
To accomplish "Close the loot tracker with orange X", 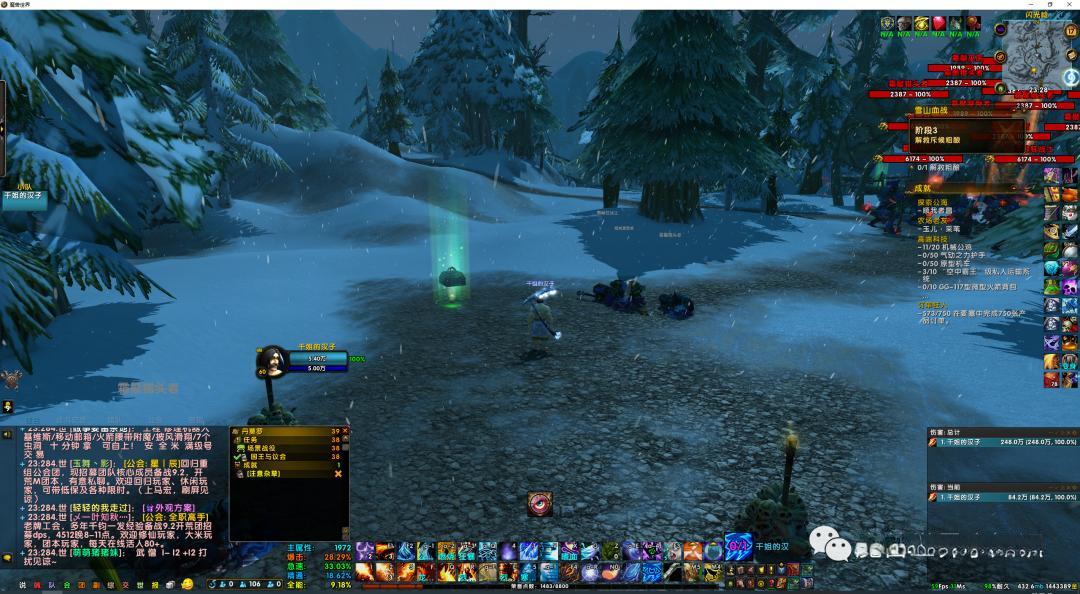I will tap(338, 473).
